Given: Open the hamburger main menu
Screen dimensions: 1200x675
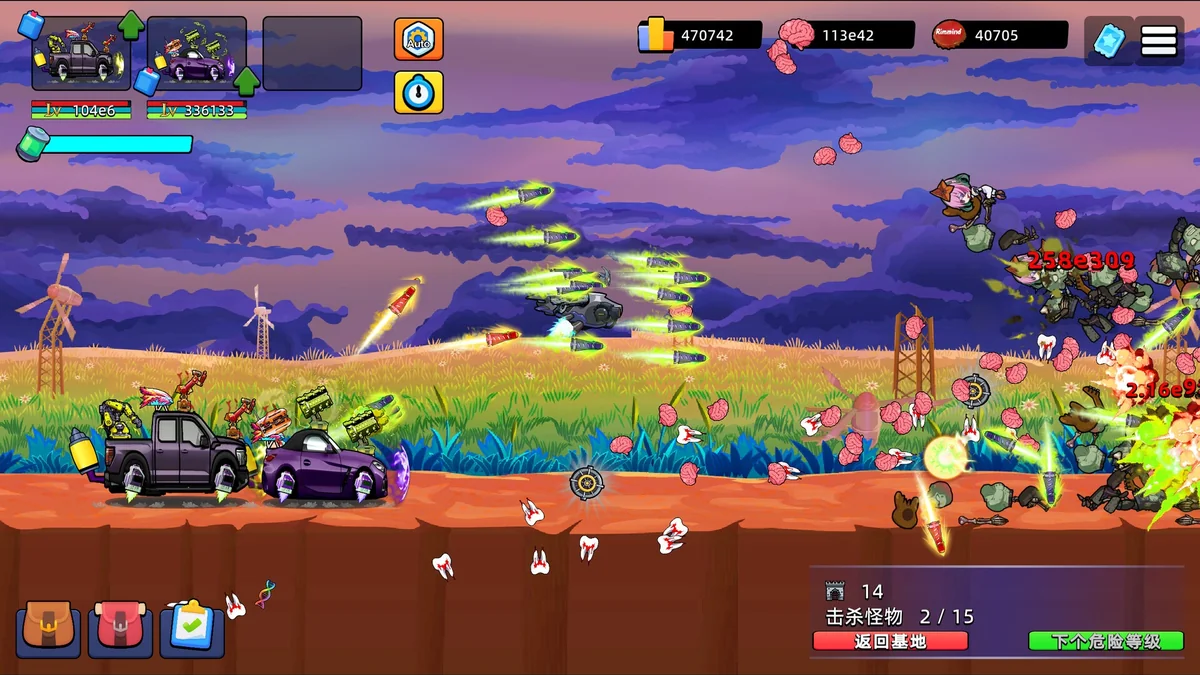Looking at the screenshot, I should (1159, 41).
